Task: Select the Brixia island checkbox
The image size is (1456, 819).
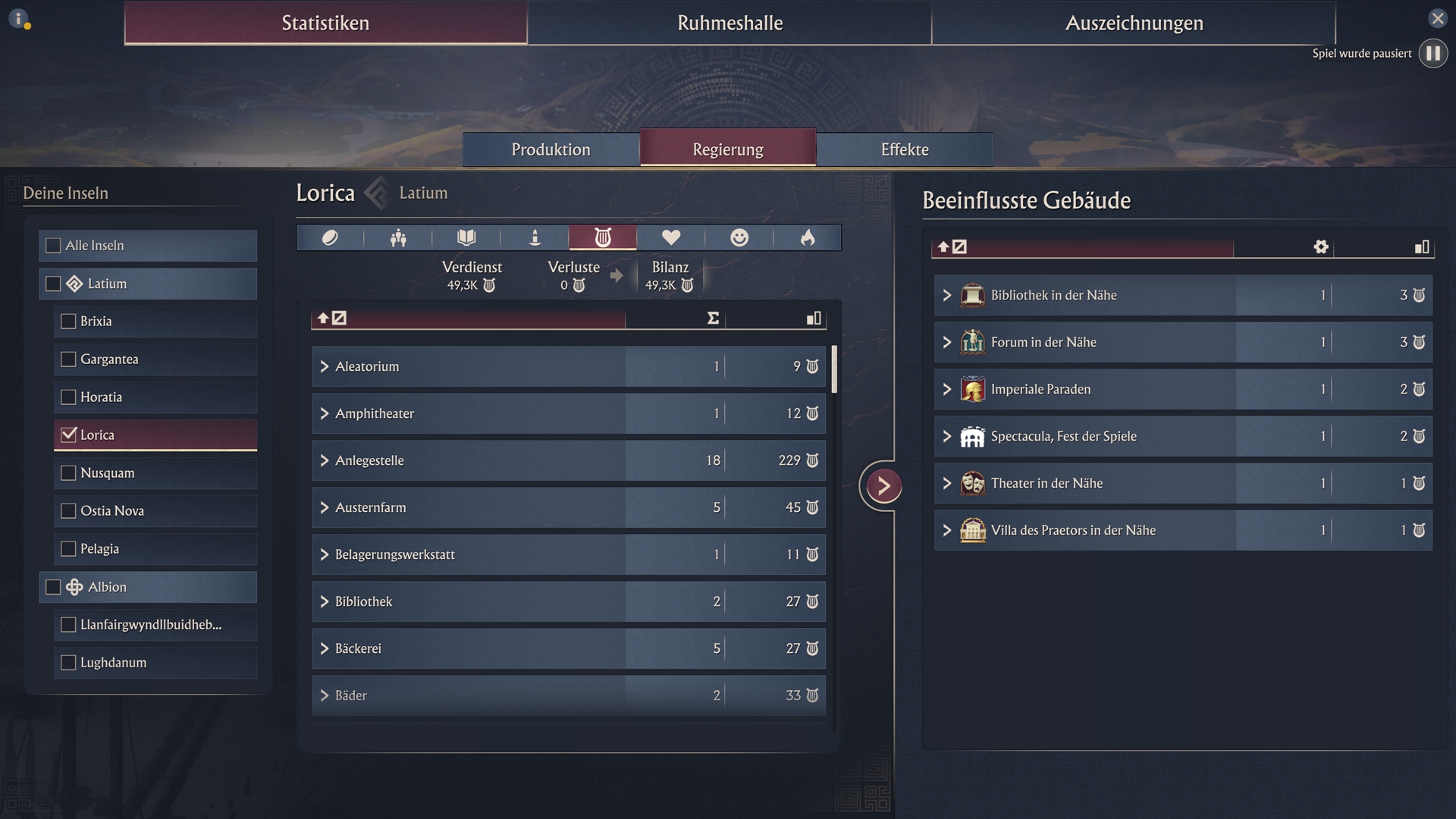Action: click(x=69, y=322)
